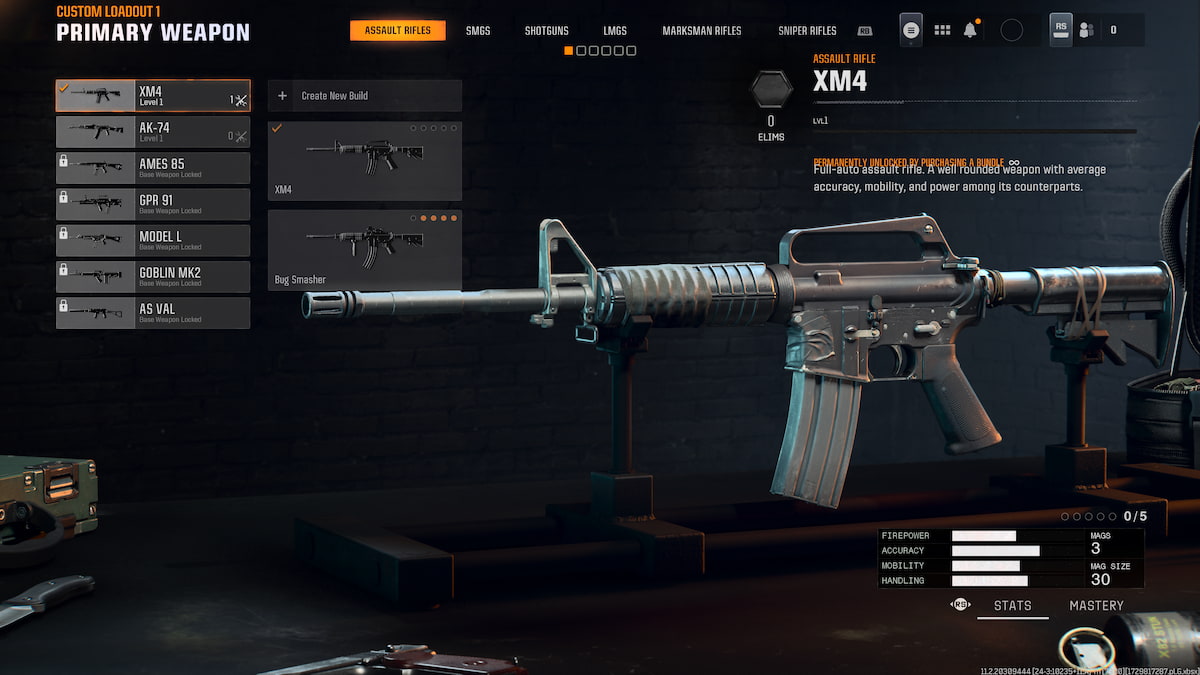1200x675 pixels.
Task: Select the XM4 weapon row
Action: click(152, 96)
